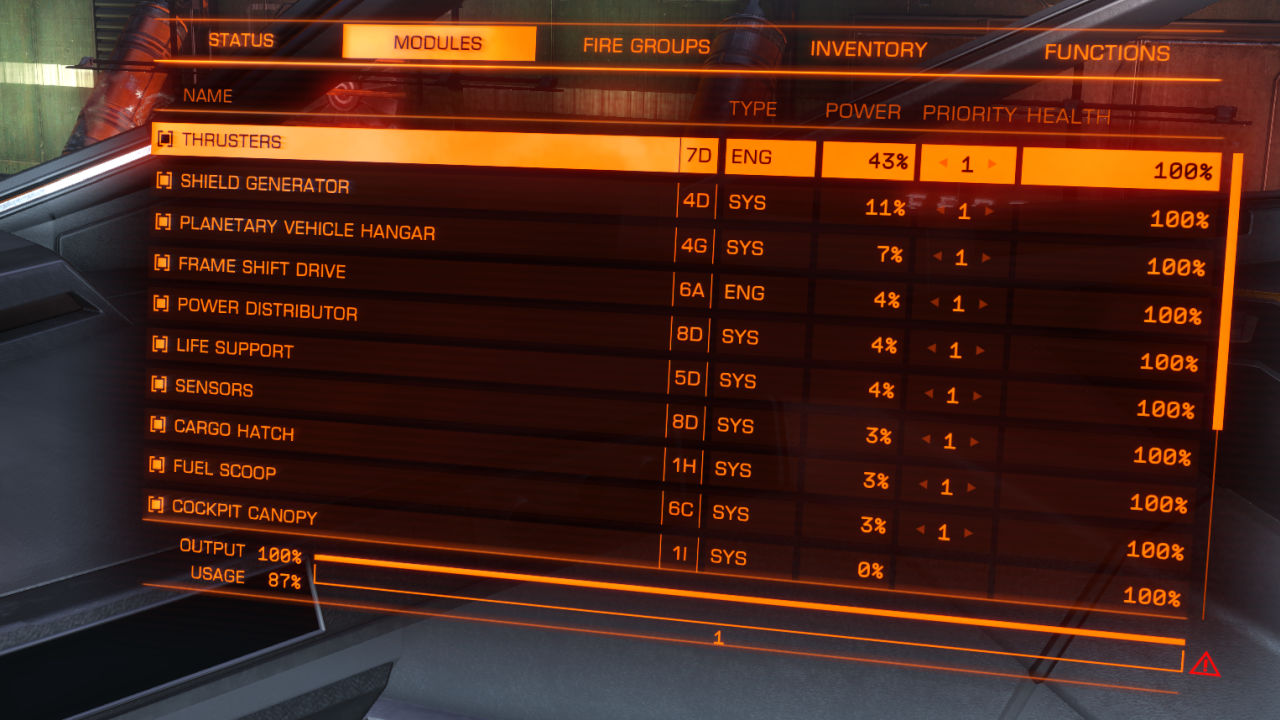Go to the Functions tab
The height and width of the screenshot is (720, 1280).
pyautogui.click(x=1107, y=53)
